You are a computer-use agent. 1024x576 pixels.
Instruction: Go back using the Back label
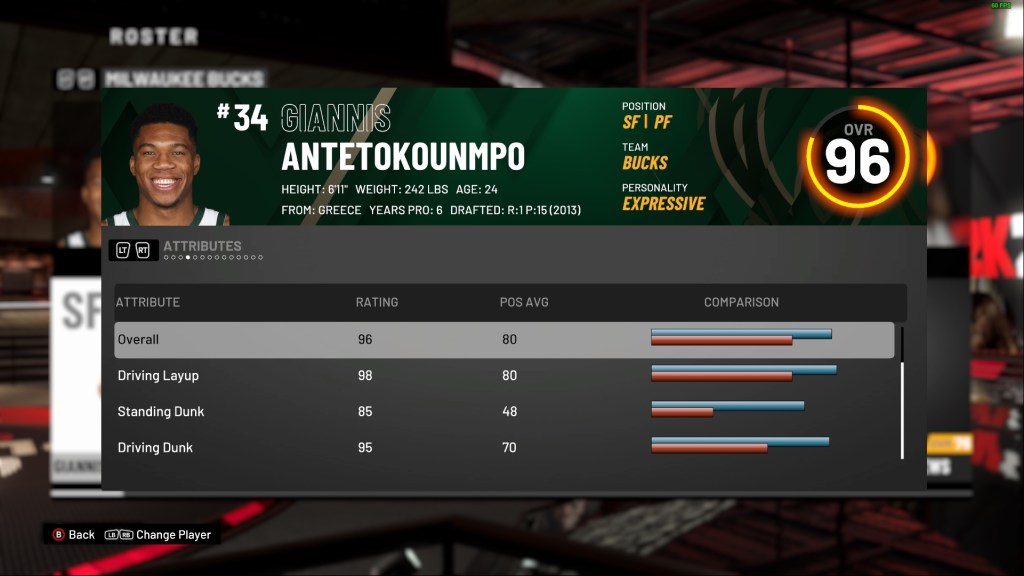coord(81,535)
